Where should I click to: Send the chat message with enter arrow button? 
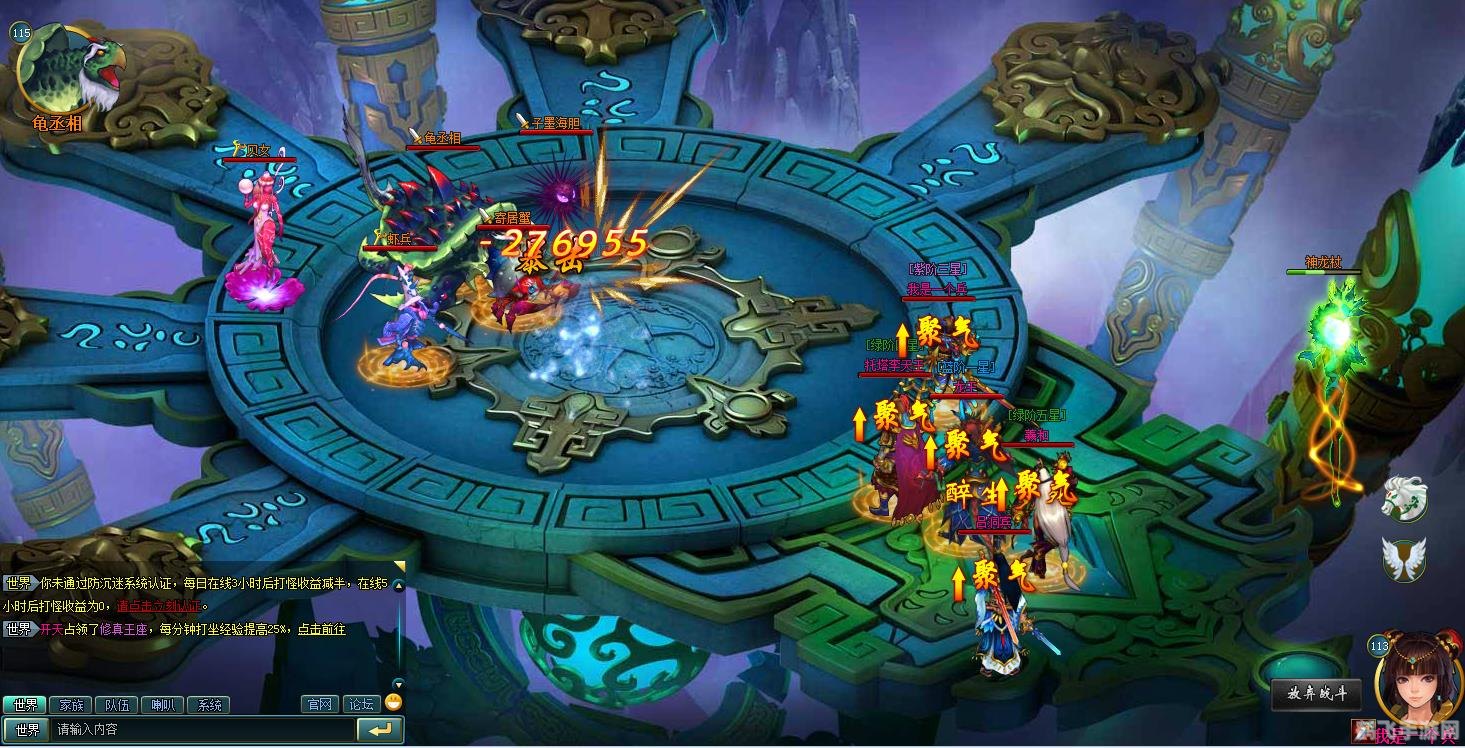[x=380, y=730]
